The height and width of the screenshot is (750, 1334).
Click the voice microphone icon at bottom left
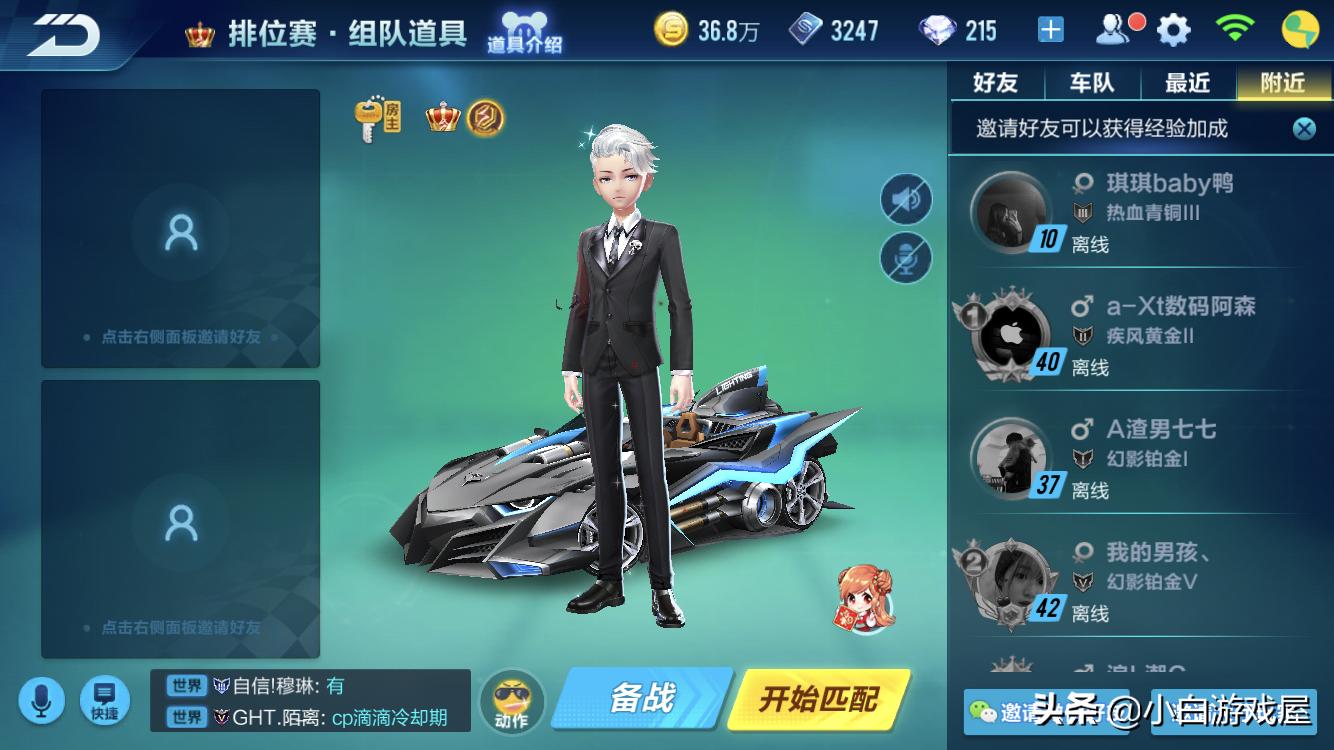click(41, 700)
